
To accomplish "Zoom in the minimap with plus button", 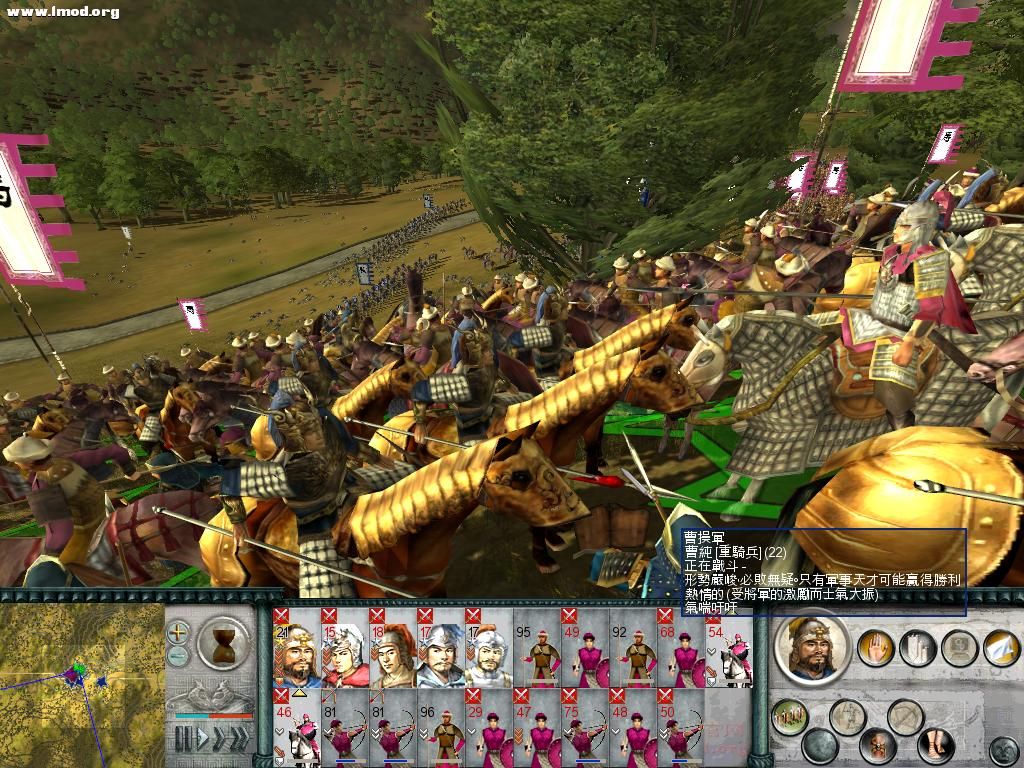I will pos(178,632).
